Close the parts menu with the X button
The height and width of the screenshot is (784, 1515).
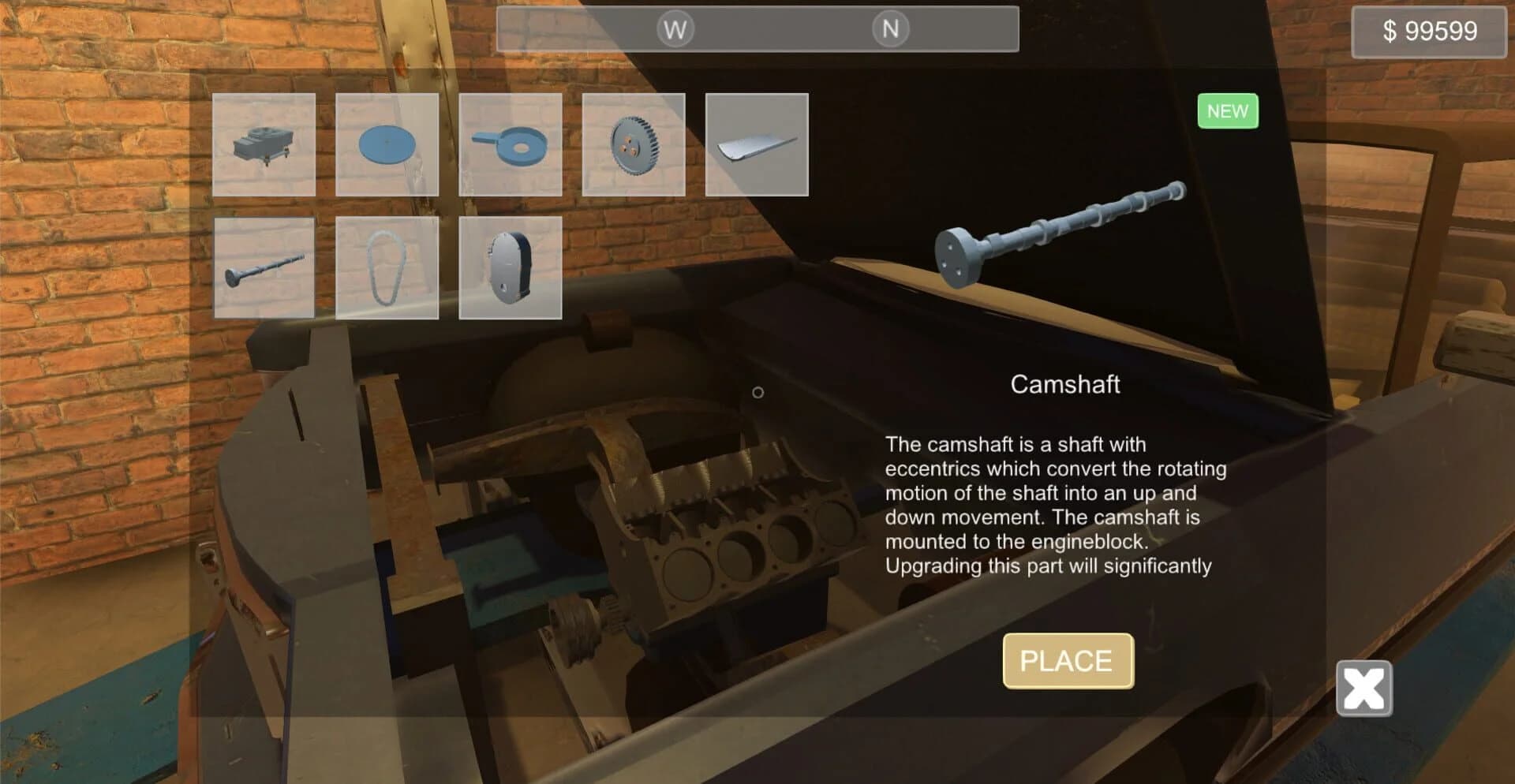(1363, 689)
